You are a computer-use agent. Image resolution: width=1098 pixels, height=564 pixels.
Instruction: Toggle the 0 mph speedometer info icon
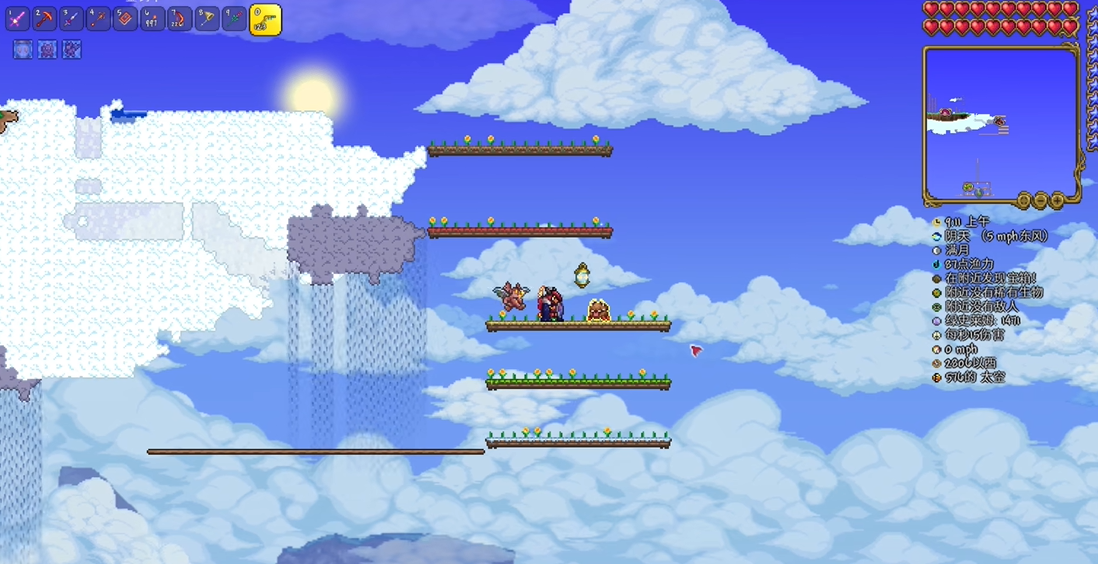937,350
